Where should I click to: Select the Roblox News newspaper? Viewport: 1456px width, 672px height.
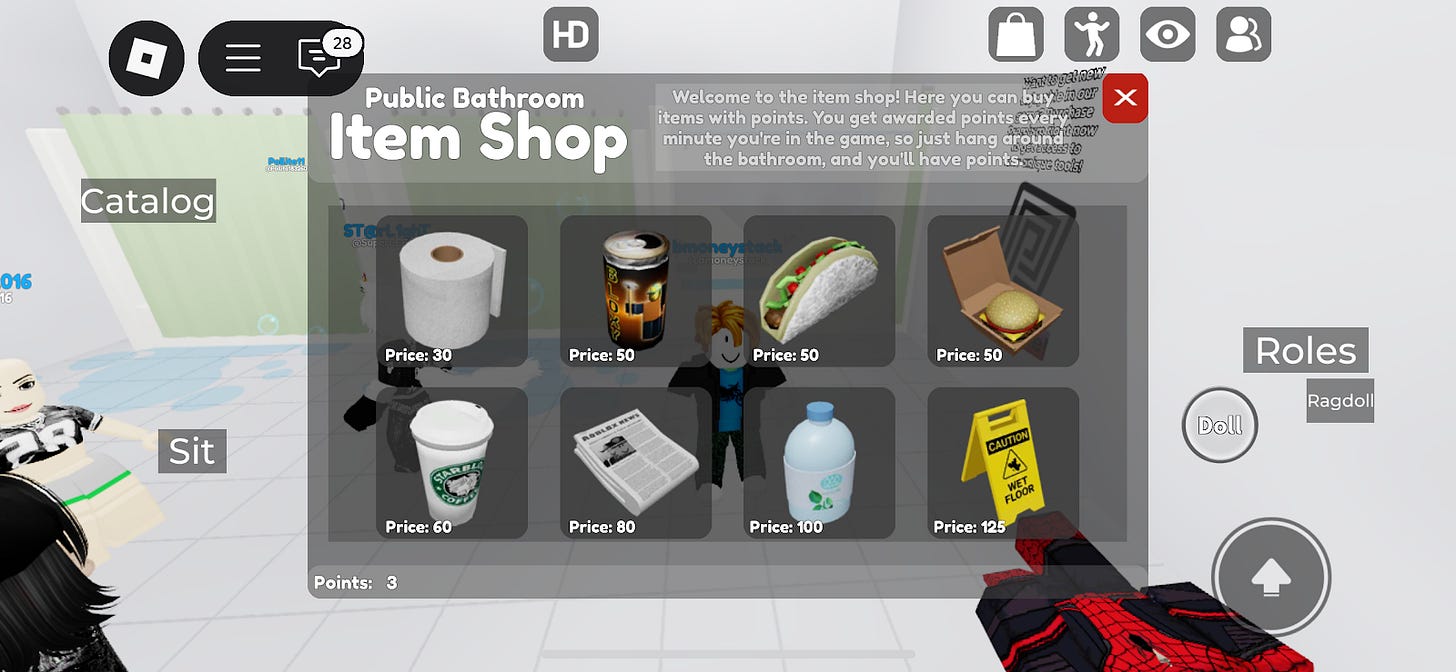tap(636, 463)
